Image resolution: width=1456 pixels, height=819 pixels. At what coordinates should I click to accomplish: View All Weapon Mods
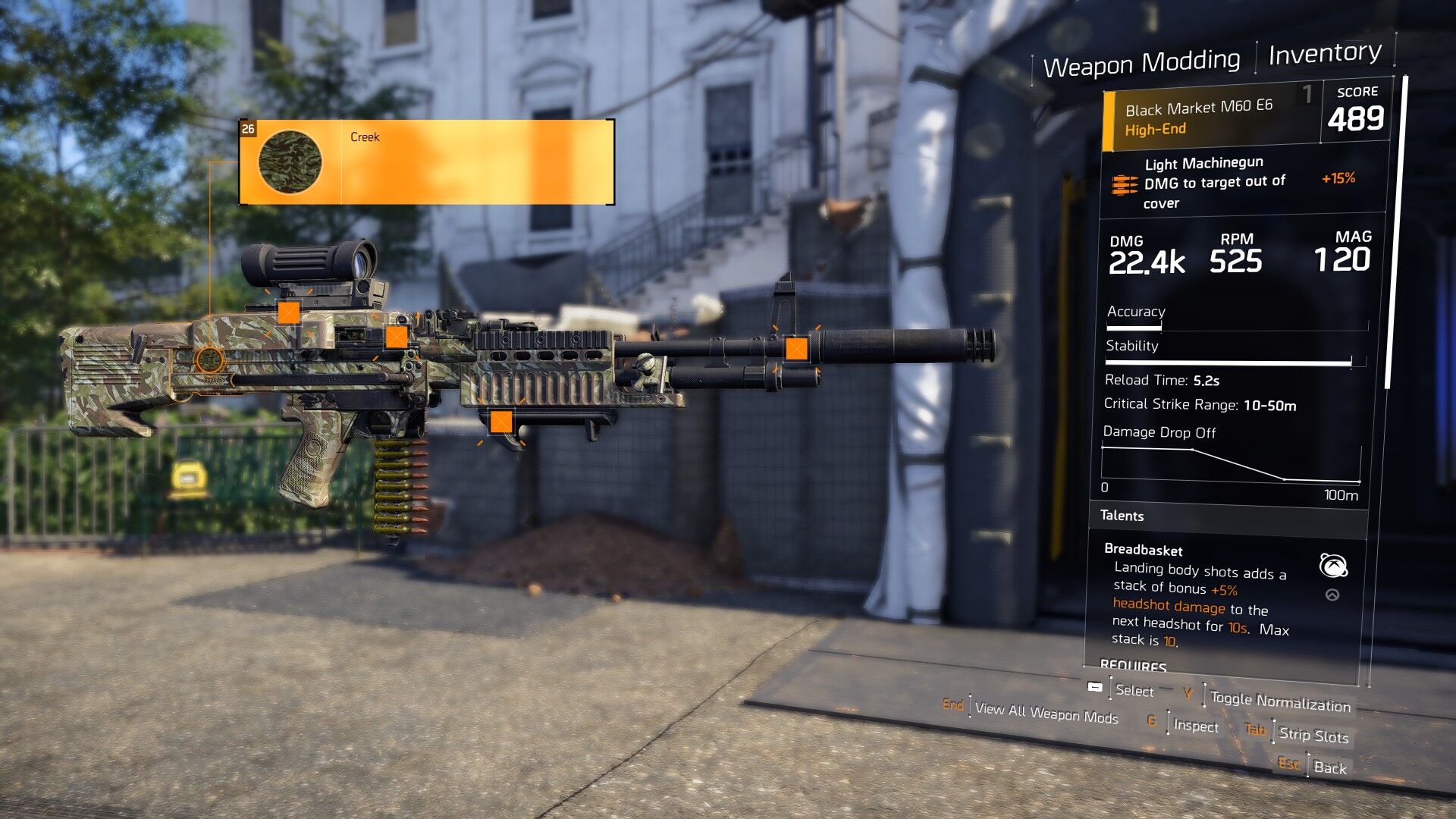tap(1045, 713)
